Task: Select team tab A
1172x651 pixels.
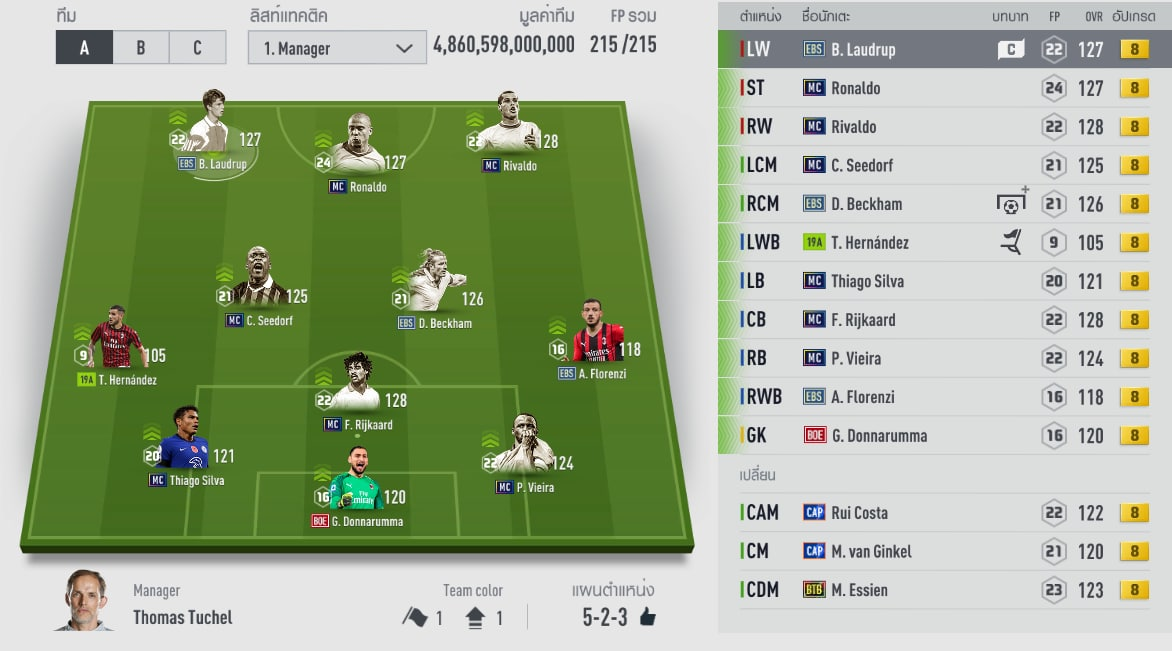Action: tap(84, 48)
